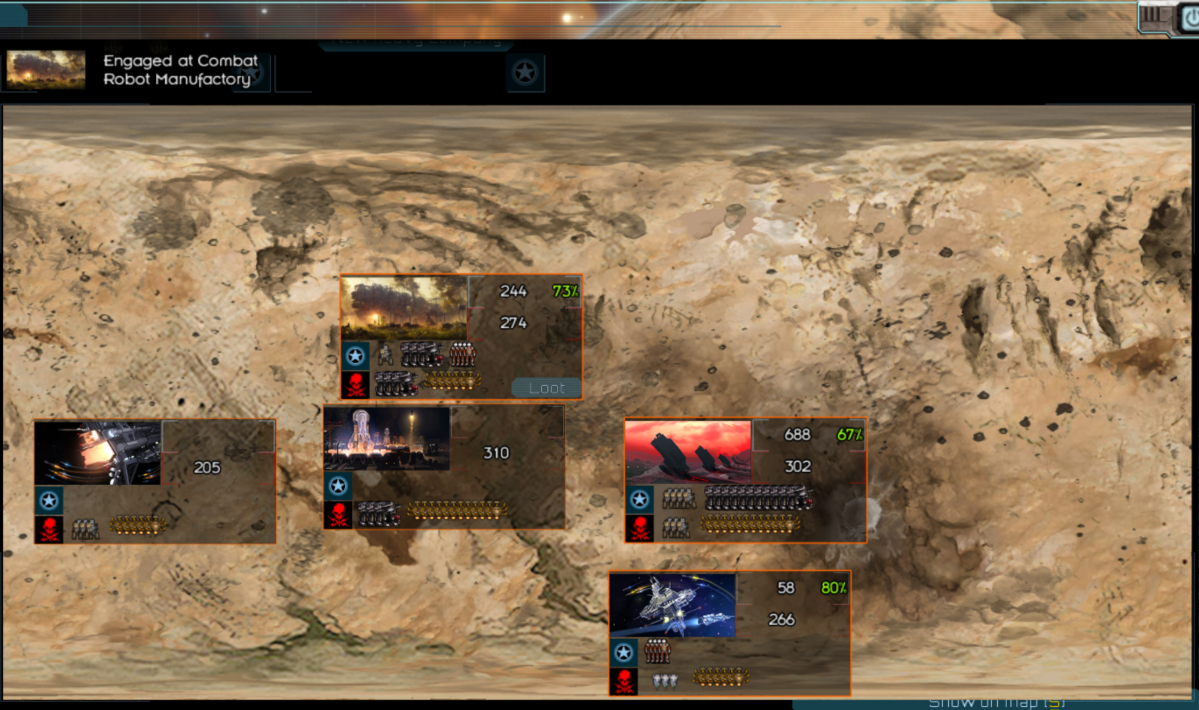Select the burning battlefield thumbnail panel
Image resolution: width=1199 pixels, height=710 pixels.
404,308
